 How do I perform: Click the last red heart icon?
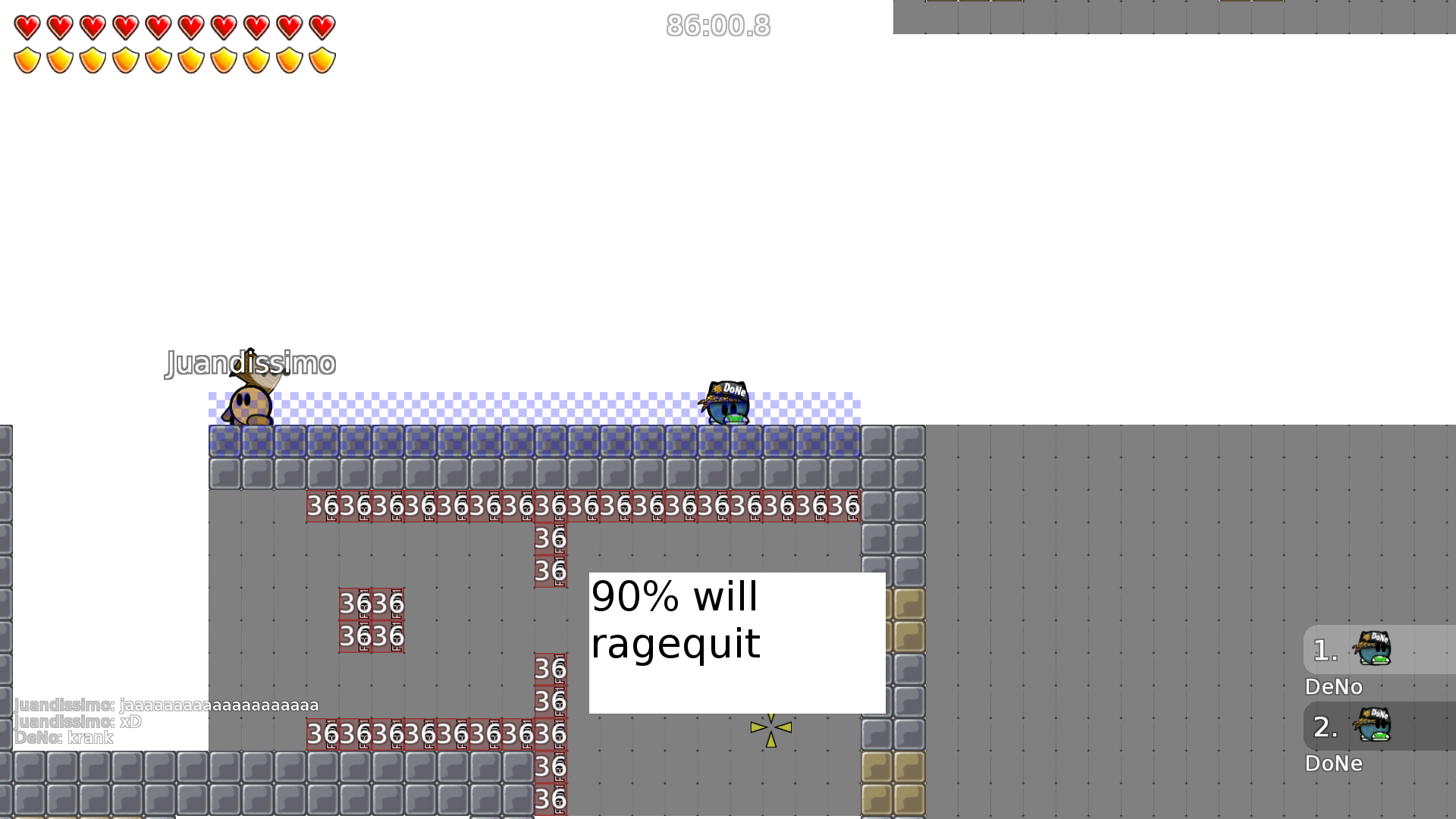point(322,27)
